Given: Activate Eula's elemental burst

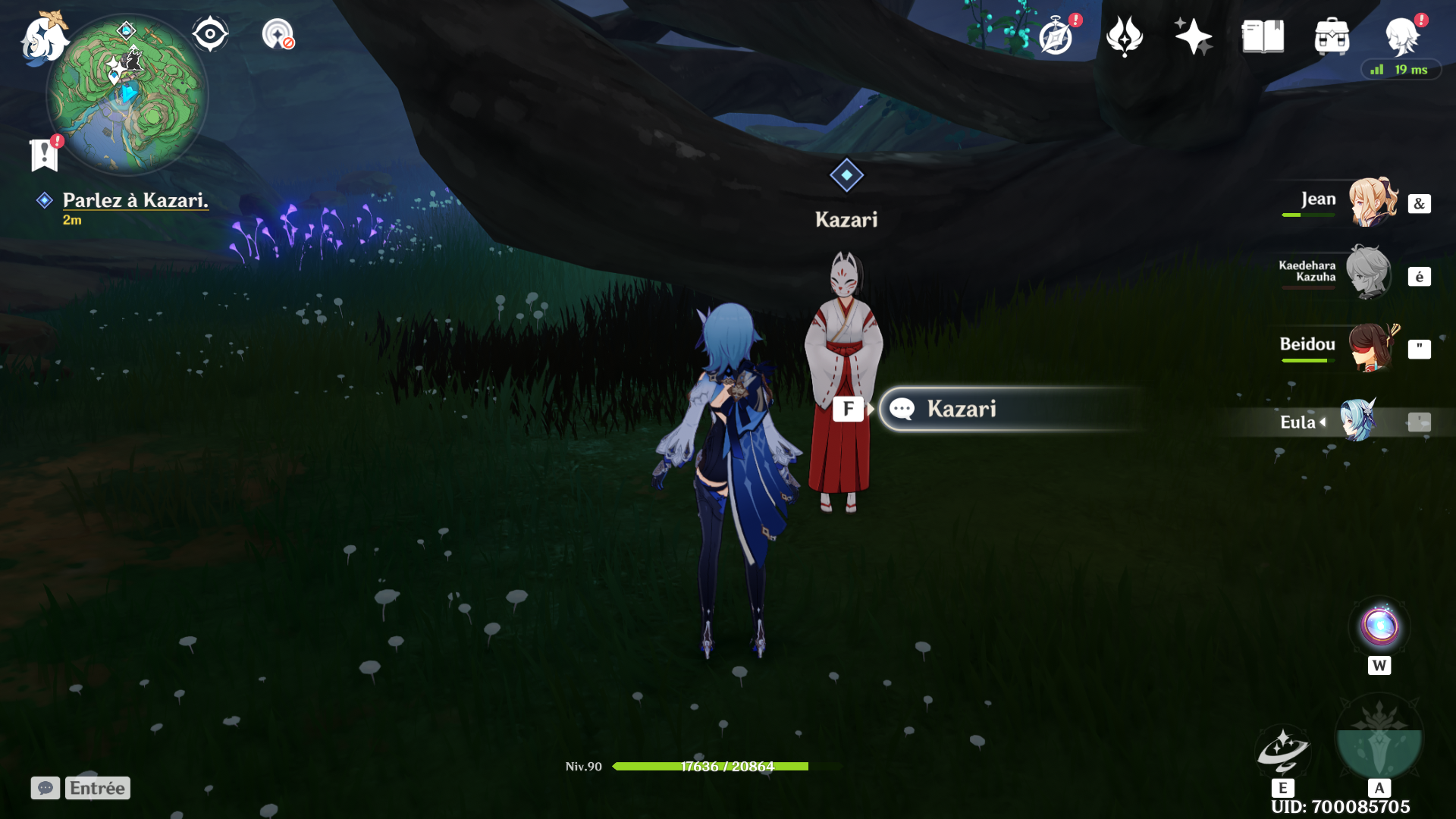Looking at the screenshot, I should point(1379,739).
